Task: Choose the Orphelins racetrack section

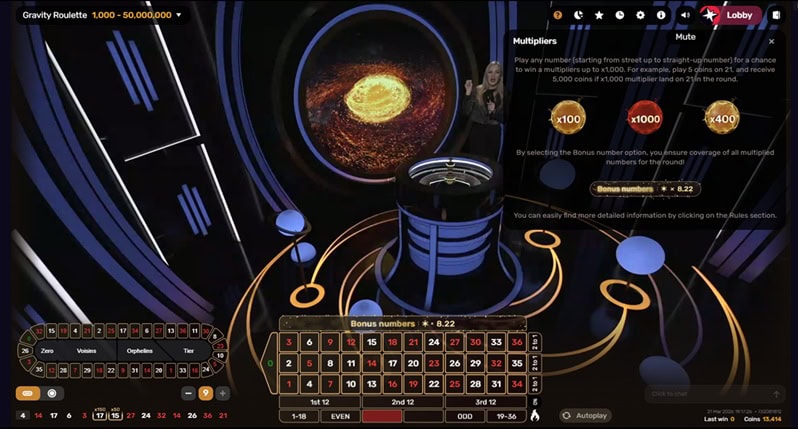Action: (x=140, y=351)
